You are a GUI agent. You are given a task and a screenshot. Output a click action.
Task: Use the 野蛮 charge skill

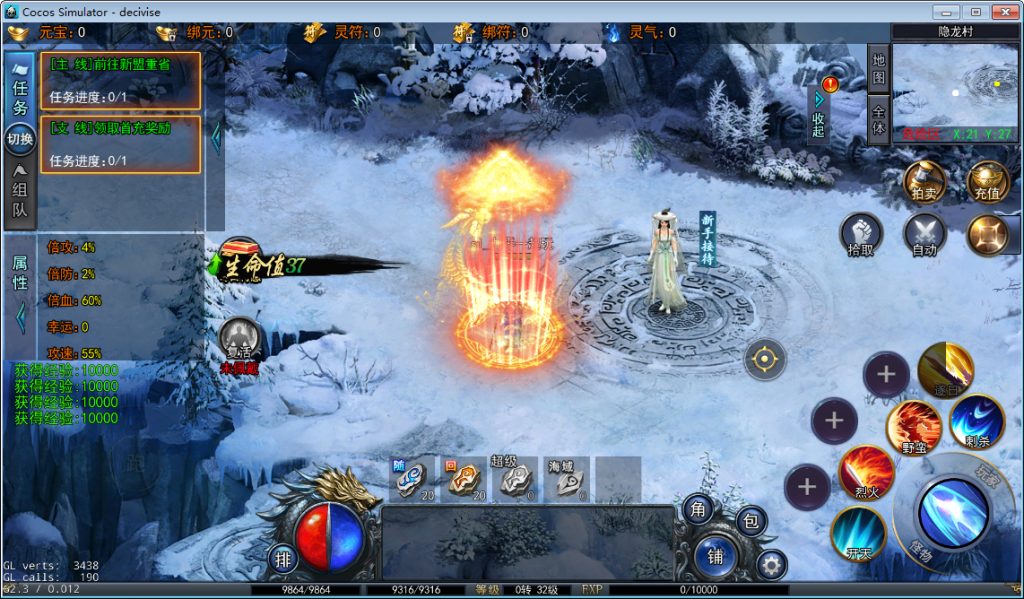[913, 425]
